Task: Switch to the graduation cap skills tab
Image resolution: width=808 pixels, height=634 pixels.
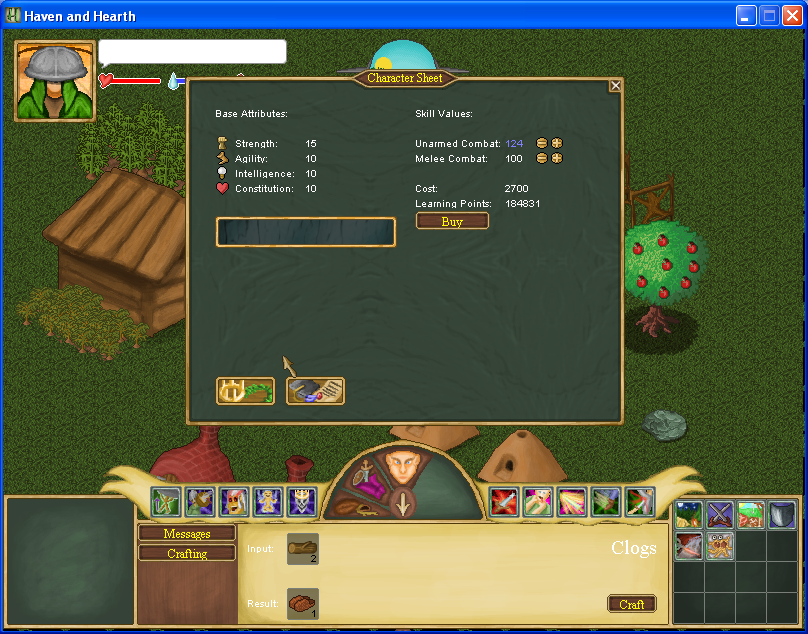Action: (315, 390)
